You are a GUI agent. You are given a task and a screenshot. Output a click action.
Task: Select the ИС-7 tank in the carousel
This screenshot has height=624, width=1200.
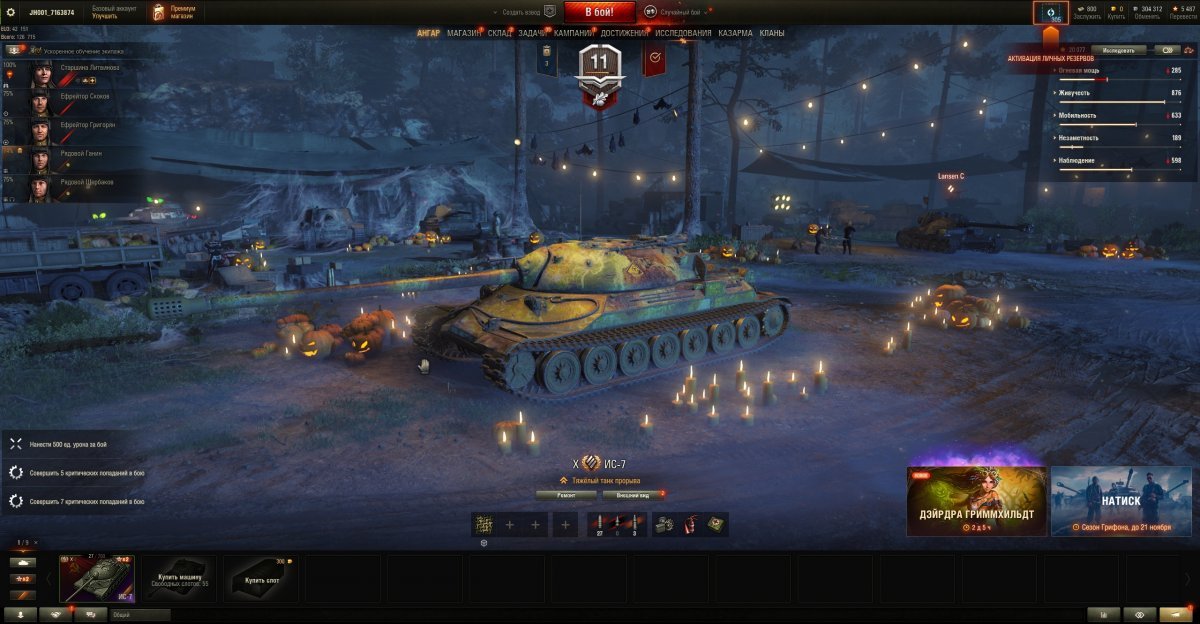coord(97,579)
